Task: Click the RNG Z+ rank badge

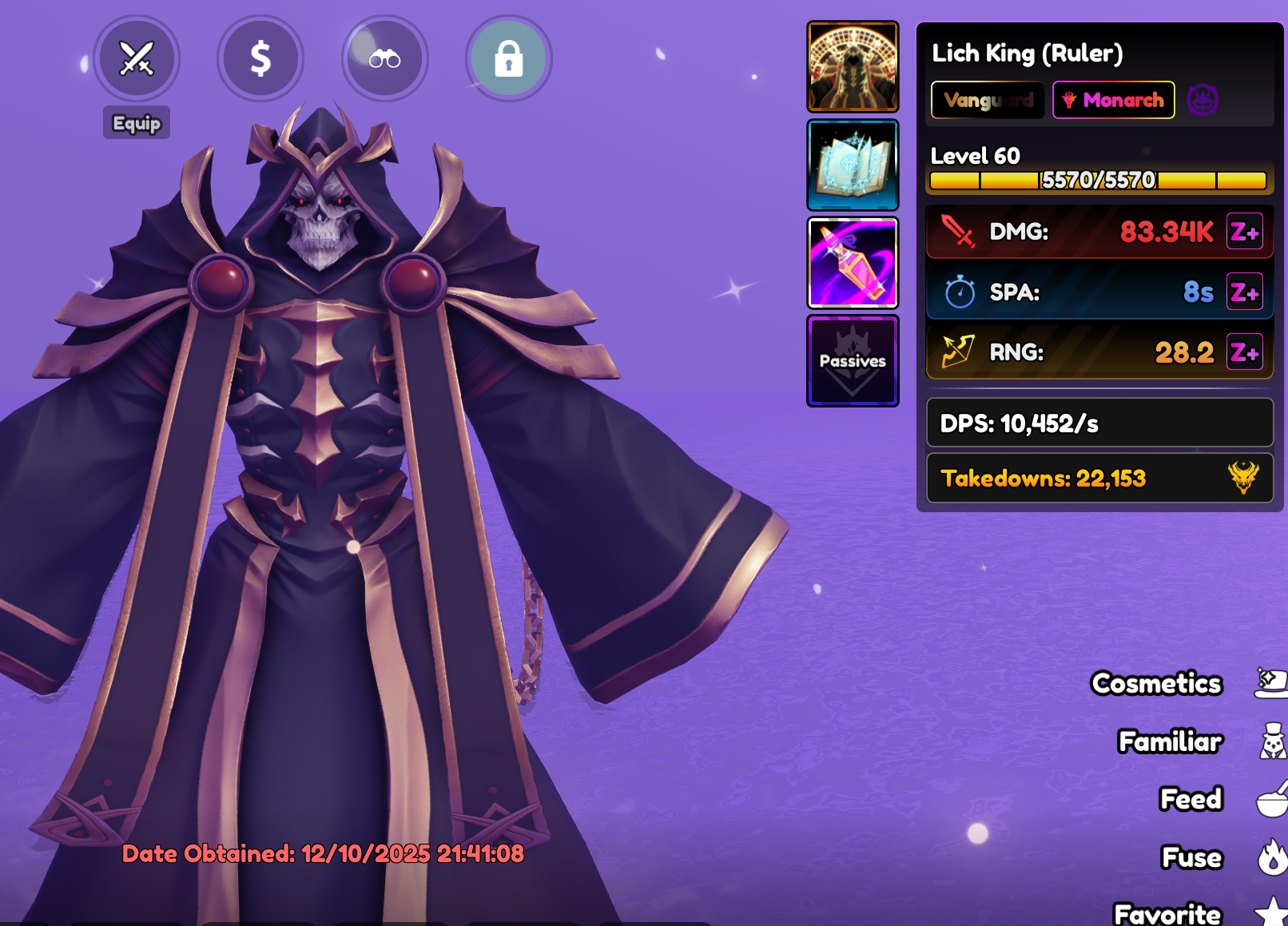Action: 1244,352
